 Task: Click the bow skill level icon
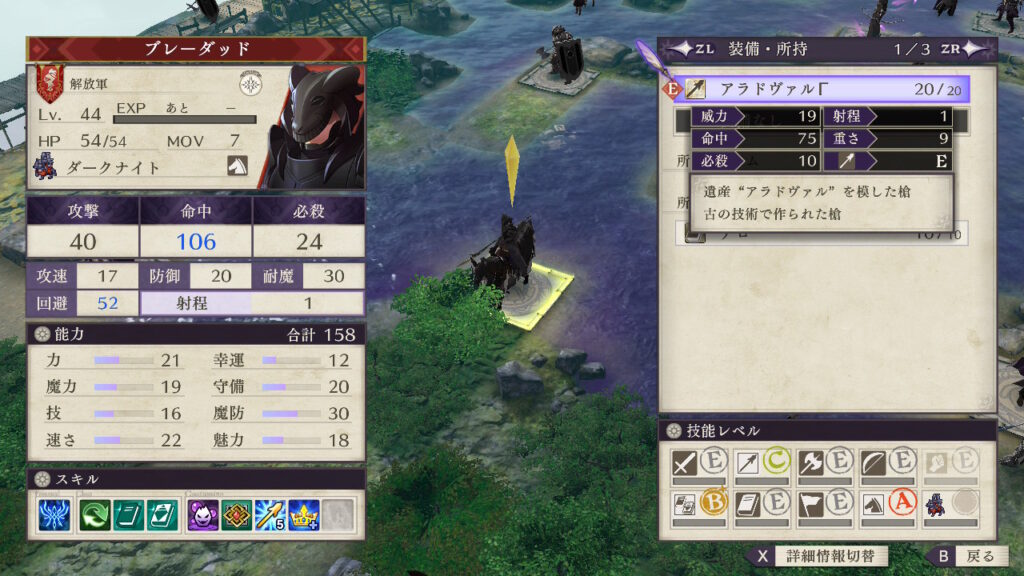(x=872, y=463)
